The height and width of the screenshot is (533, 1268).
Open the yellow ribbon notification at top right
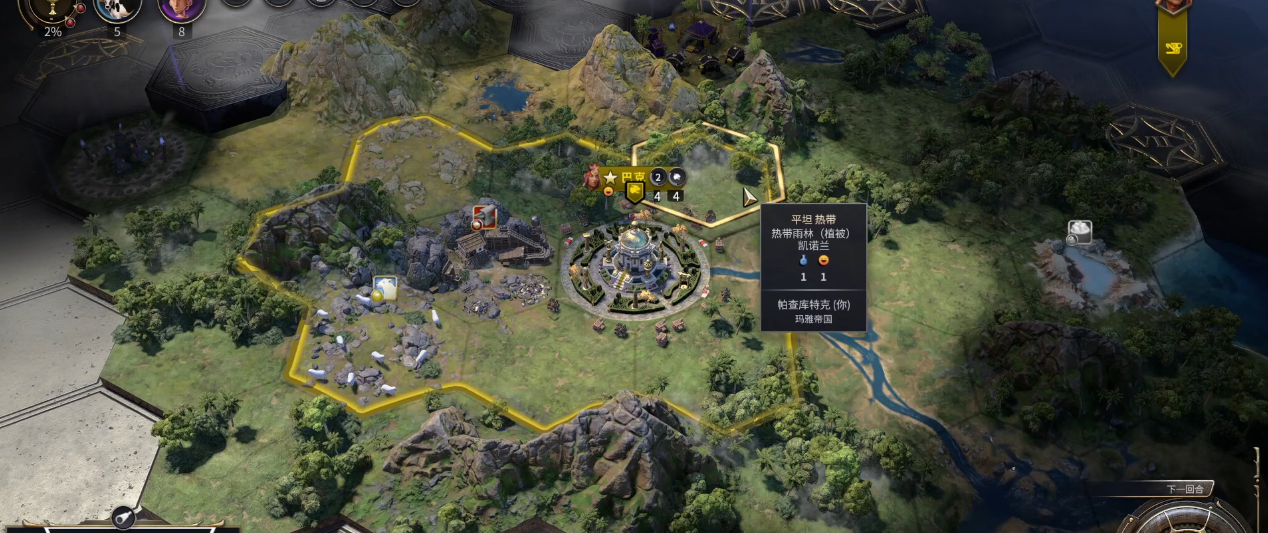pos(1172,45)
